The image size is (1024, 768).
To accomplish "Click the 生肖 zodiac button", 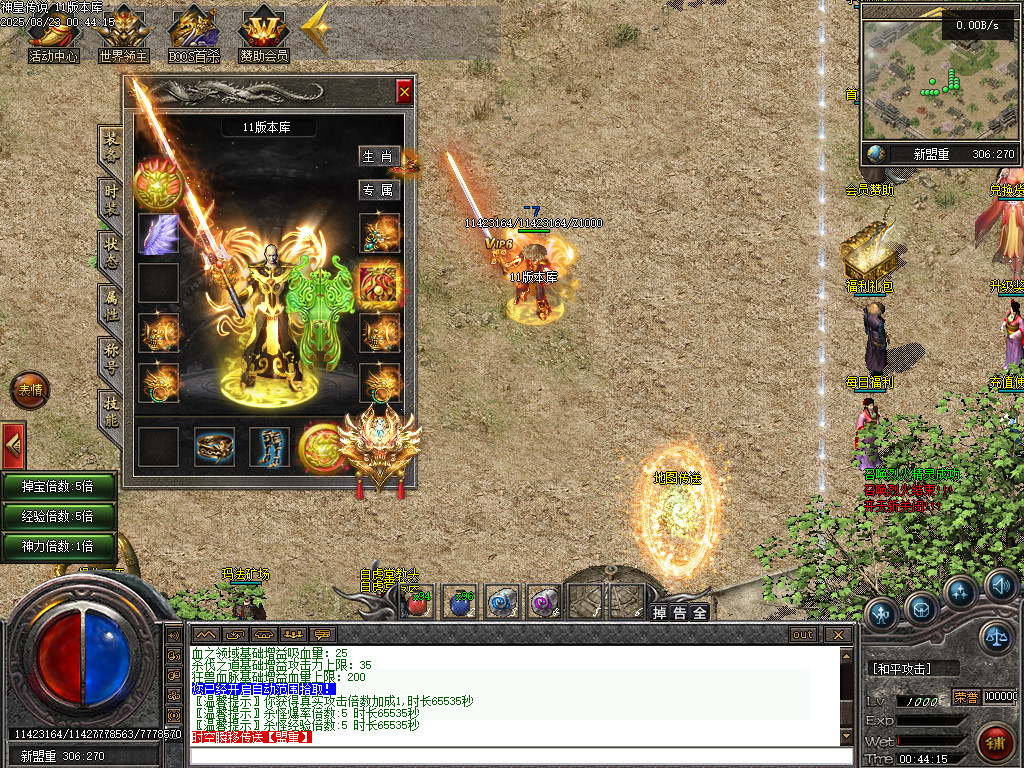I will [x=379, y=157].
